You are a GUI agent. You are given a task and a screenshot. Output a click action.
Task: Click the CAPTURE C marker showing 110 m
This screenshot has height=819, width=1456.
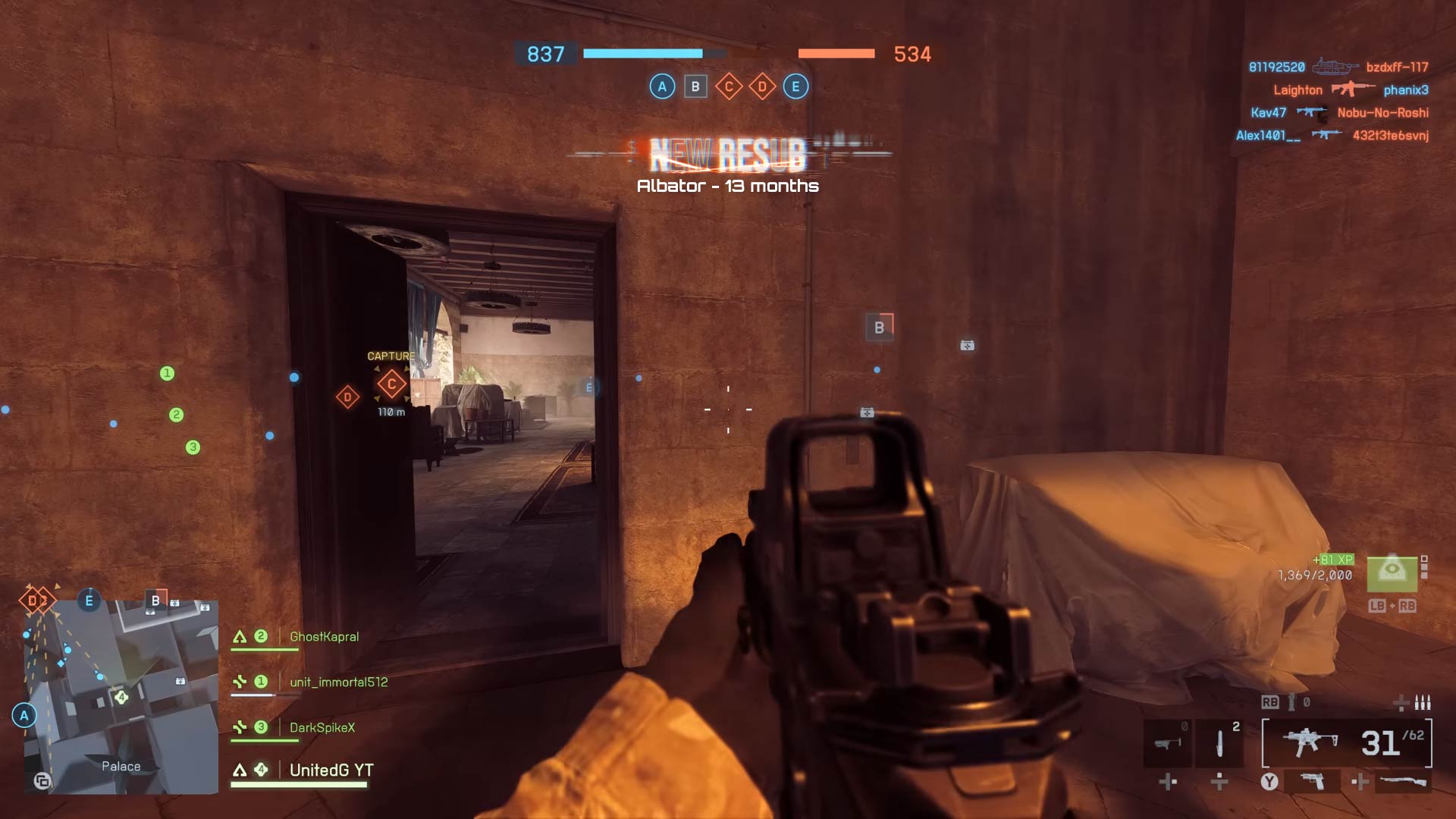tap(391, 384)
